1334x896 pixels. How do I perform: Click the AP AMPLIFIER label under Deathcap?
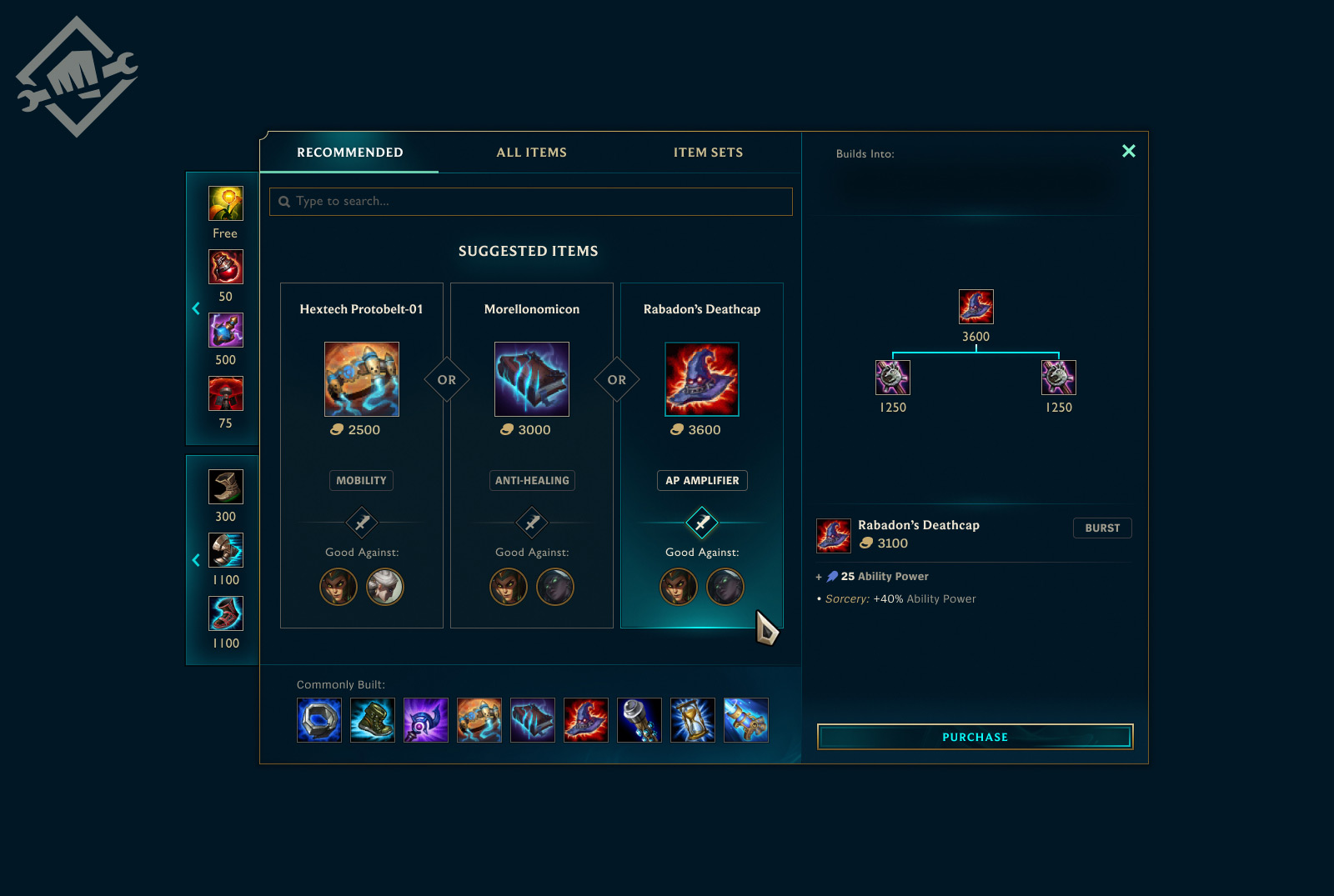point(701,480)
